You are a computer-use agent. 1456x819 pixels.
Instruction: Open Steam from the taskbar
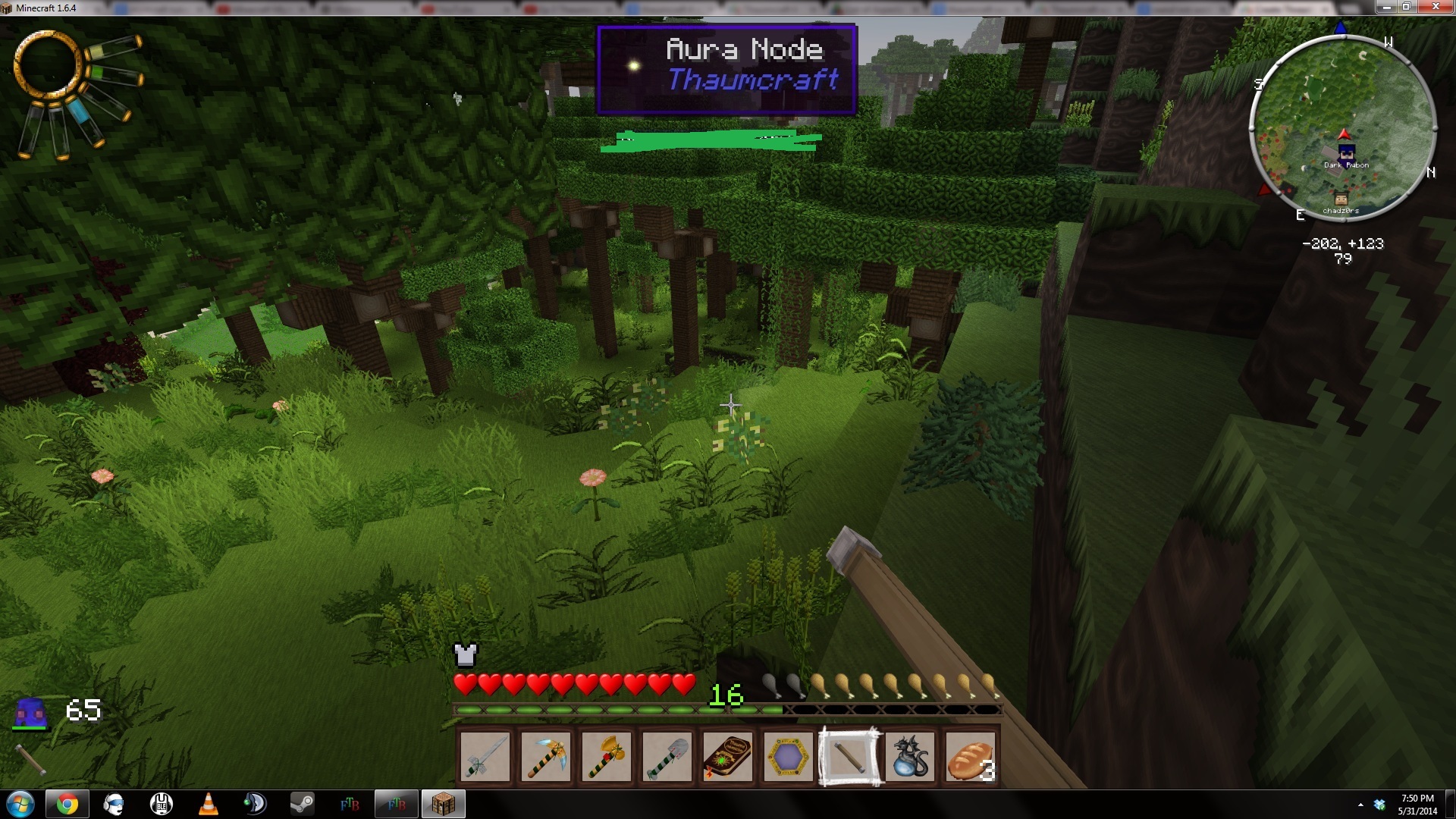[x=303, y=804]
